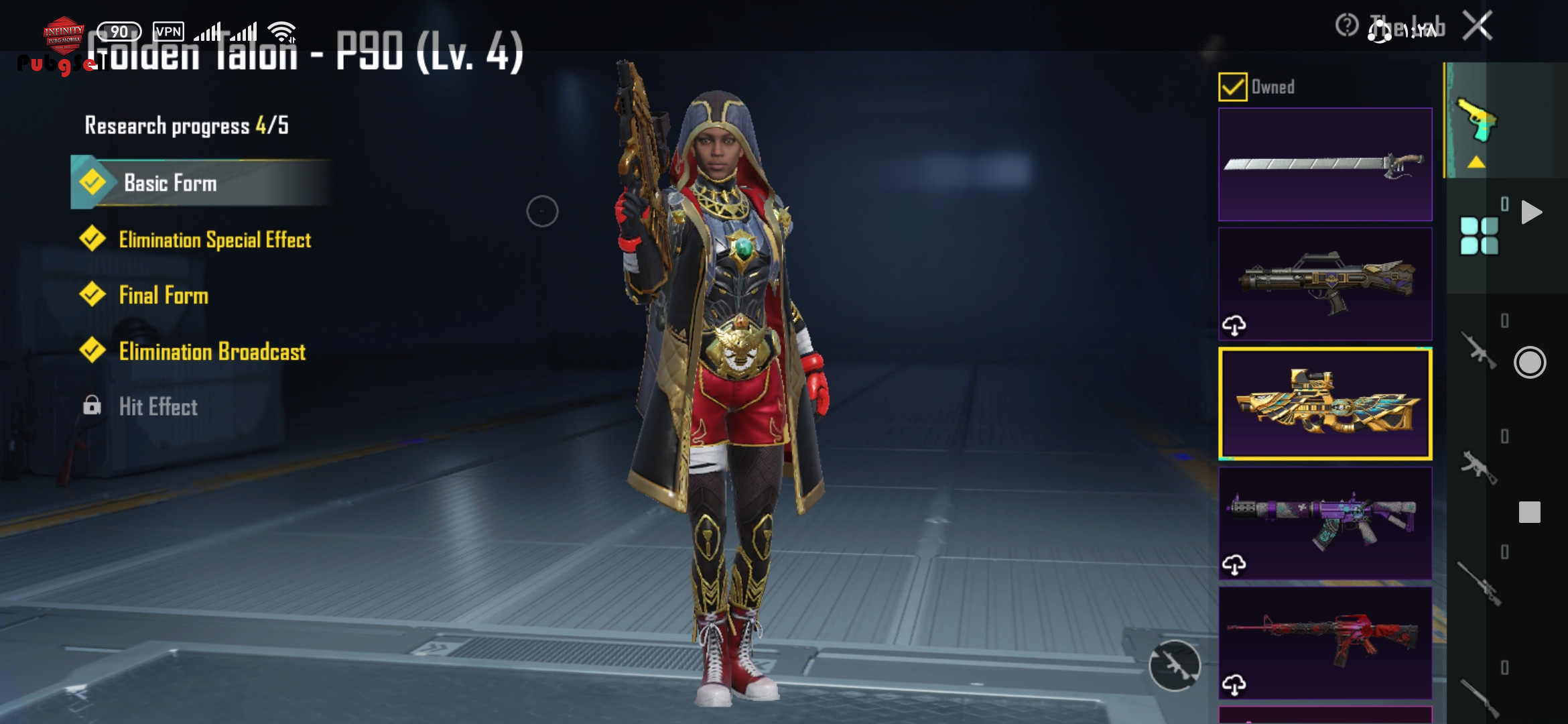Switch to the sniper rifle category tab

pyautogui.click(x=1479, y=583)
